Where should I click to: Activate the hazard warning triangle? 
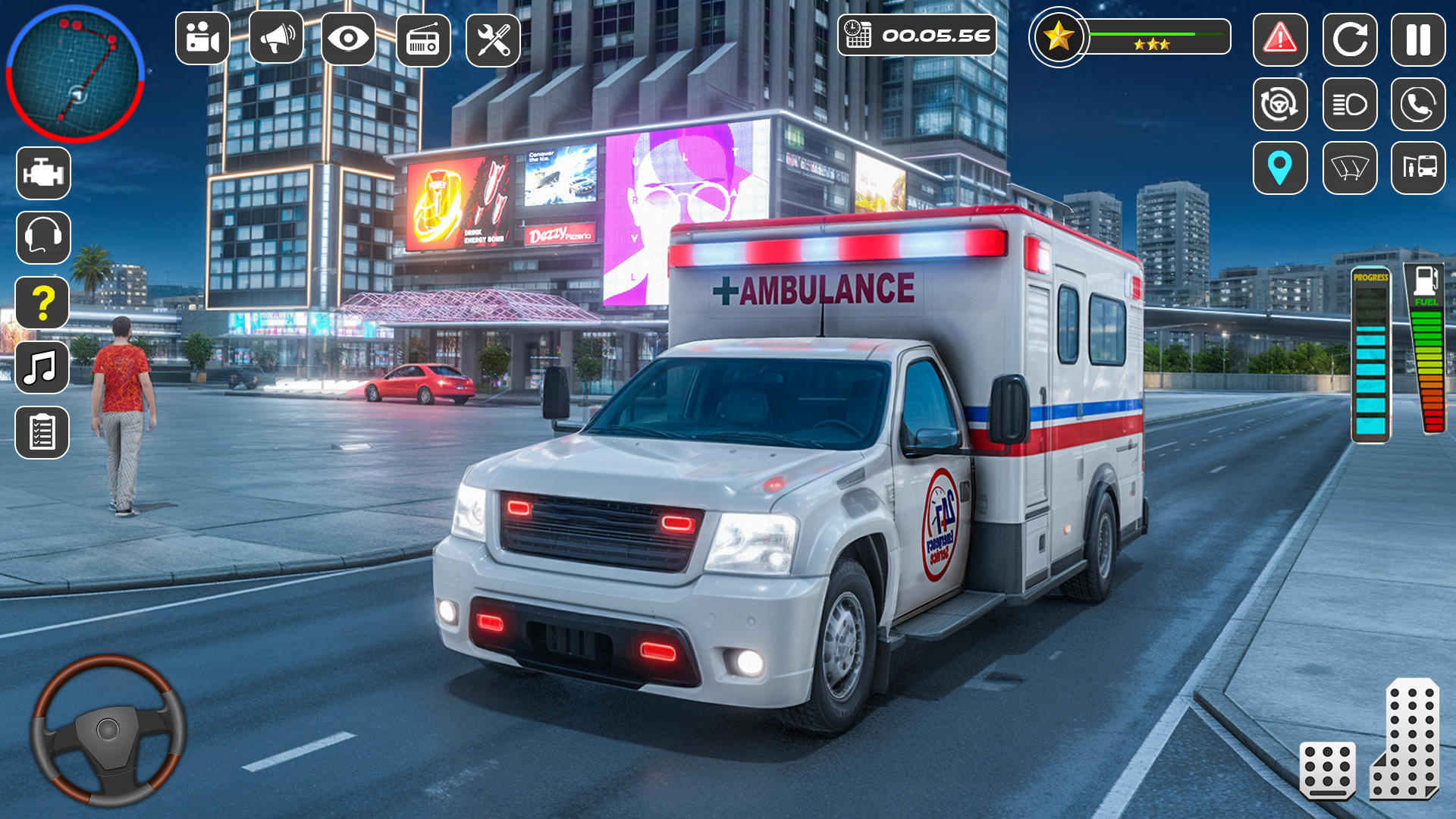point(1280,39)
